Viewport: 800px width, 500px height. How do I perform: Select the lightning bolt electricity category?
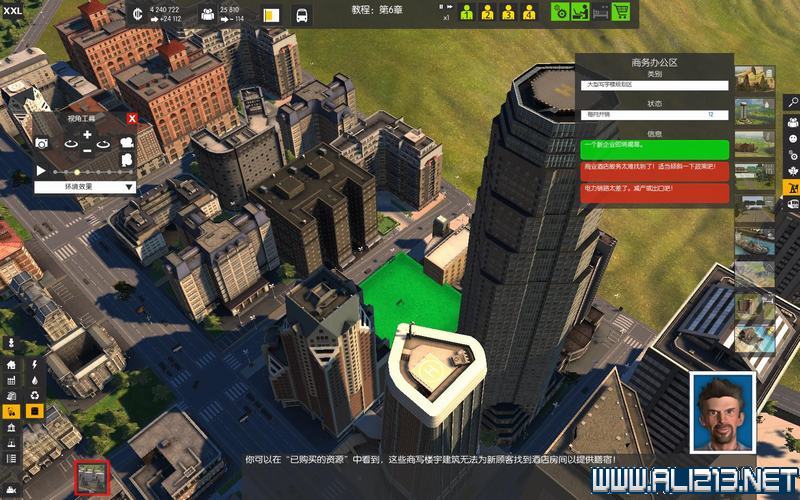pyautogui.click(x=35, y=365)
